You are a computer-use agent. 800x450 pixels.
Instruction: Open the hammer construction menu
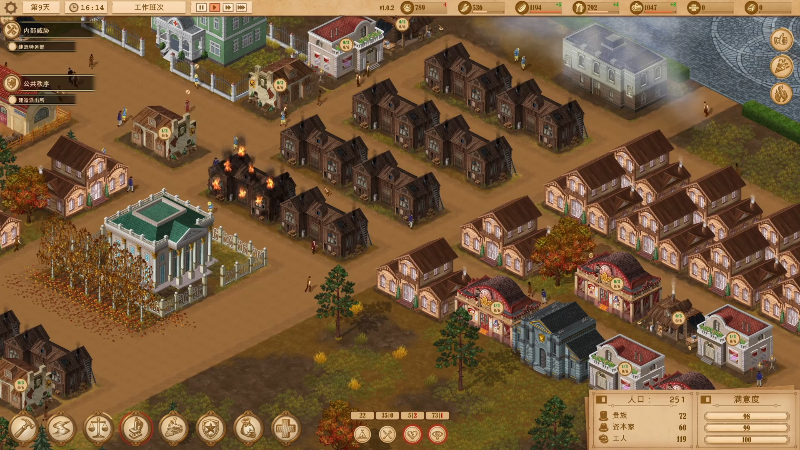tap(22, 429)
